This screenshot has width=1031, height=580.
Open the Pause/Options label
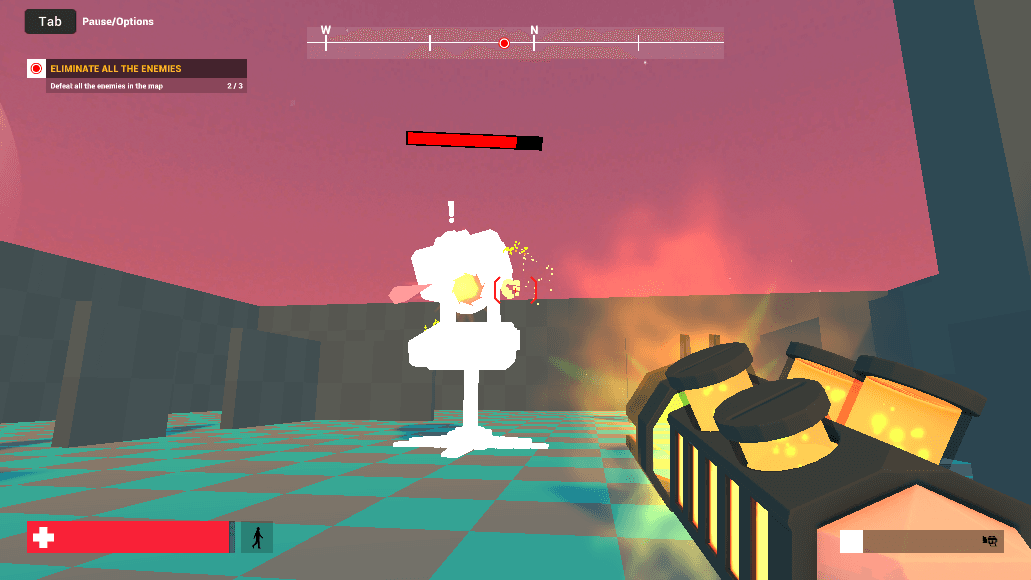coord(118,22)
